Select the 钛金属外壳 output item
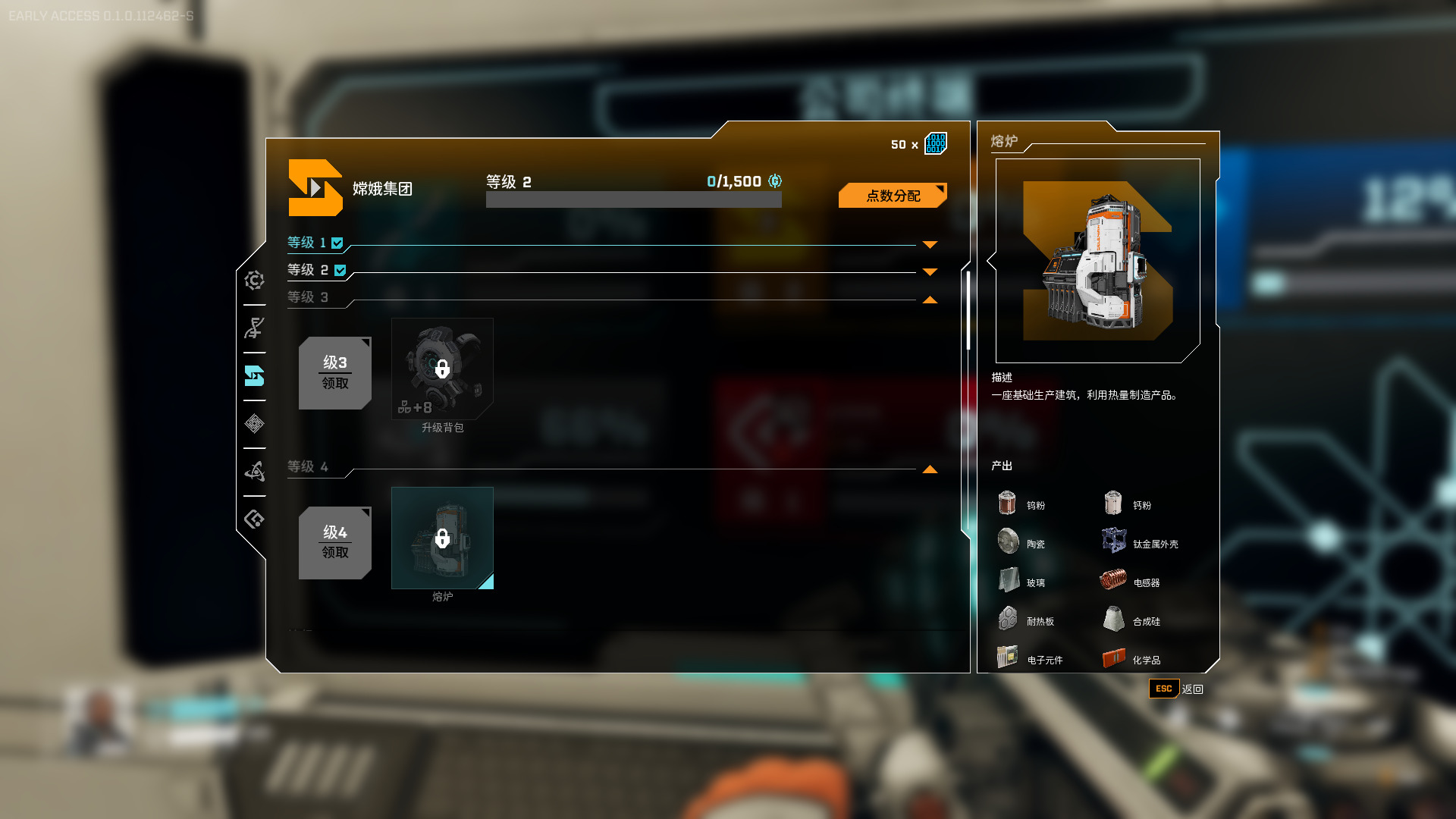Viewport: 1456px width, 819px height. pos(1141,543)
